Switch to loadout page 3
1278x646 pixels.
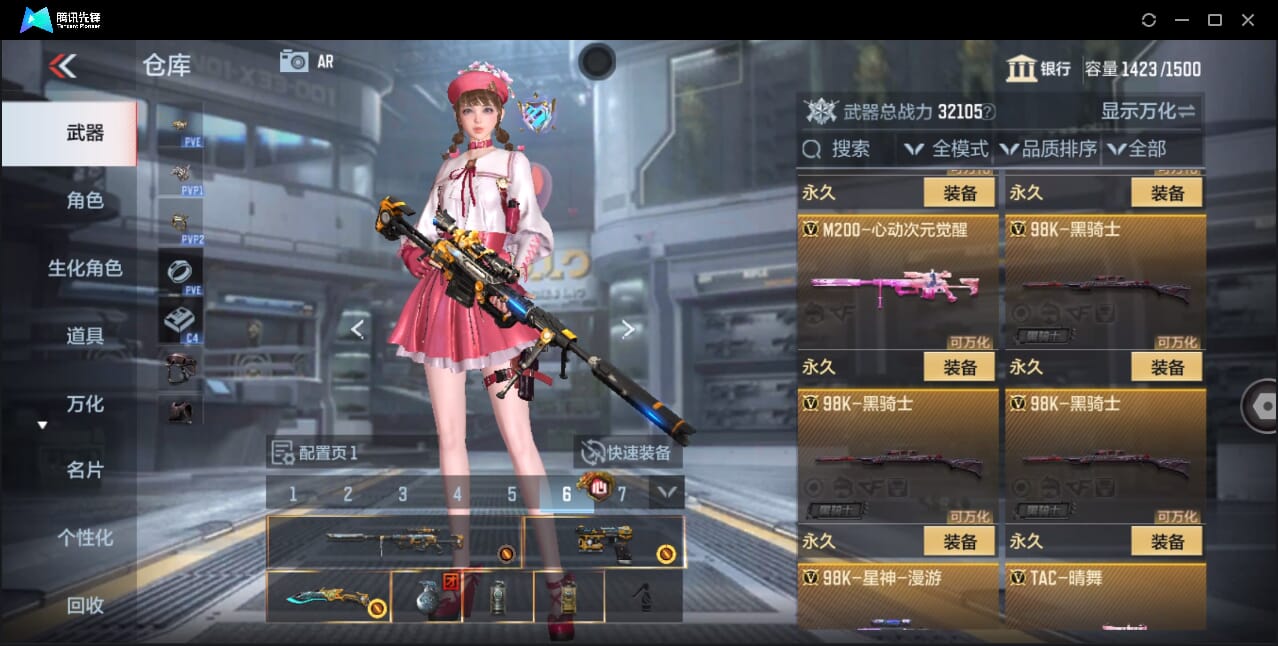(x=402, y=494)
